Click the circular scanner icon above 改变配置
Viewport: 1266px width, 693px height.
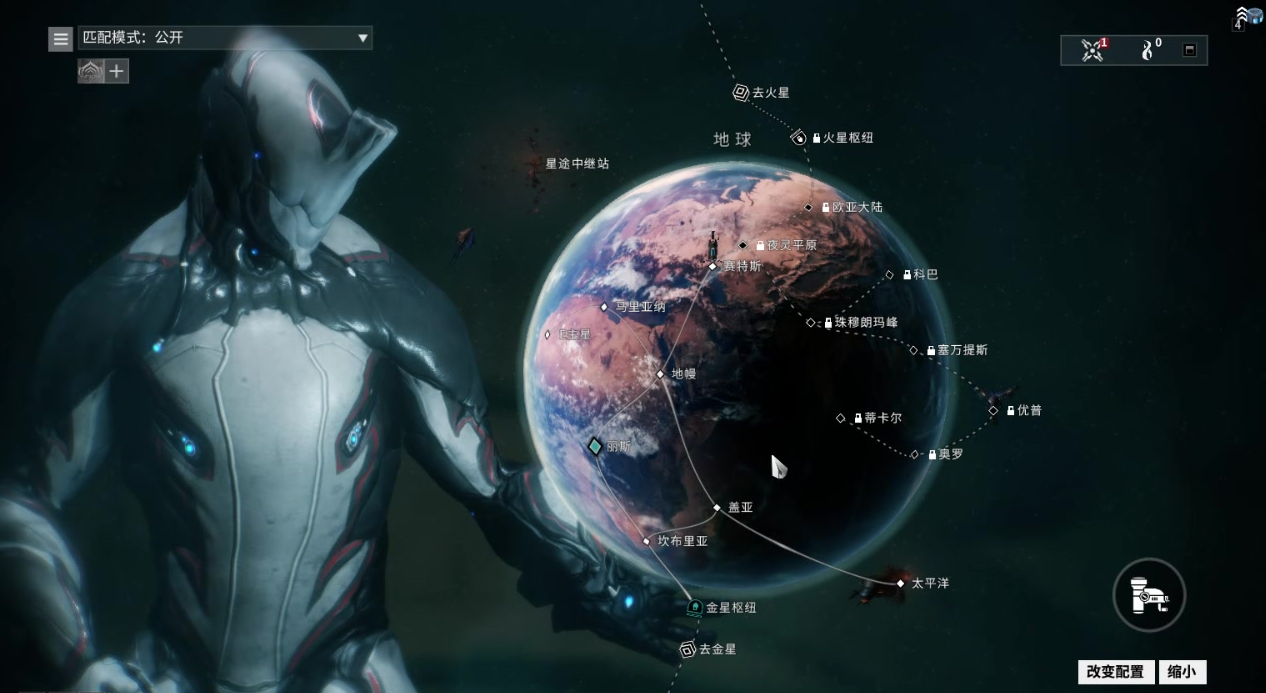pos(1149,595)
